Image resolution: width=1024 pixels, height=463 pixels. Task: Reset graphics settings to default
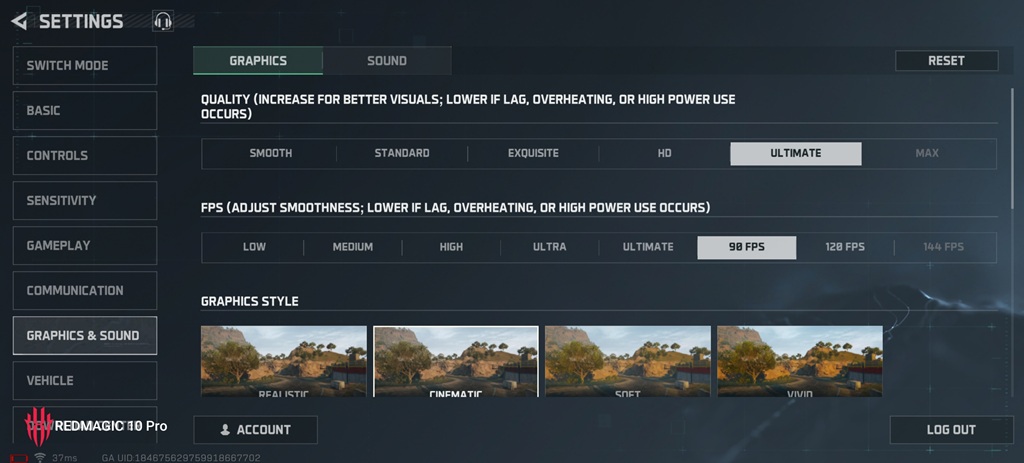(x=946, y=61)
